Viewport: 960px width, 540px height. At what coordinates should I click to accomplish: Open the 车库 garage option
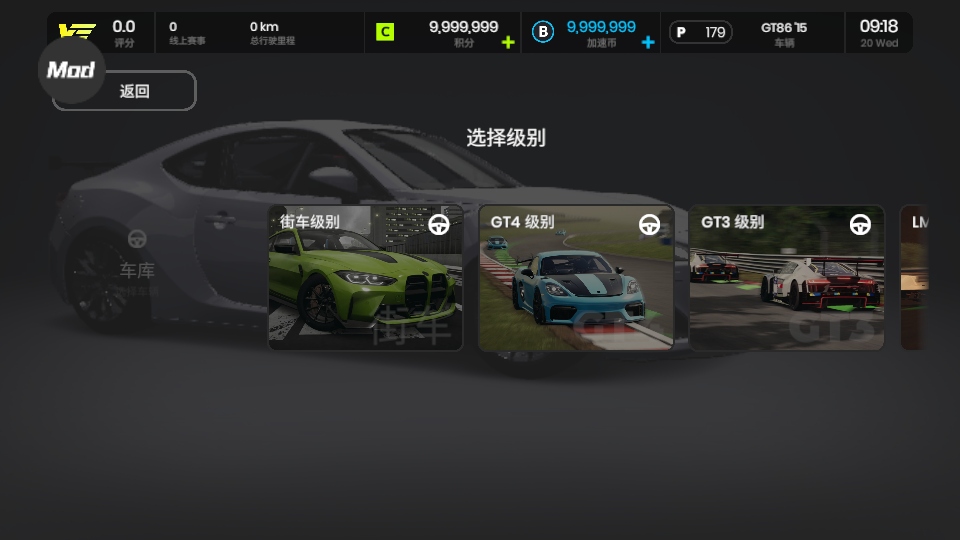pyautogui.click(x=137, y=258)
